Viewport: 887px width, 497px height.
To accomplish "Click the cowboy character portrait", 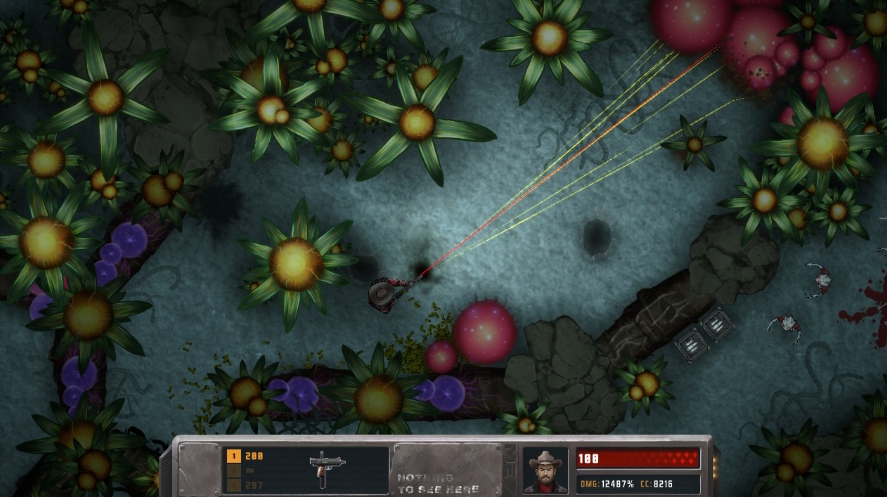I will pos(546,469).
